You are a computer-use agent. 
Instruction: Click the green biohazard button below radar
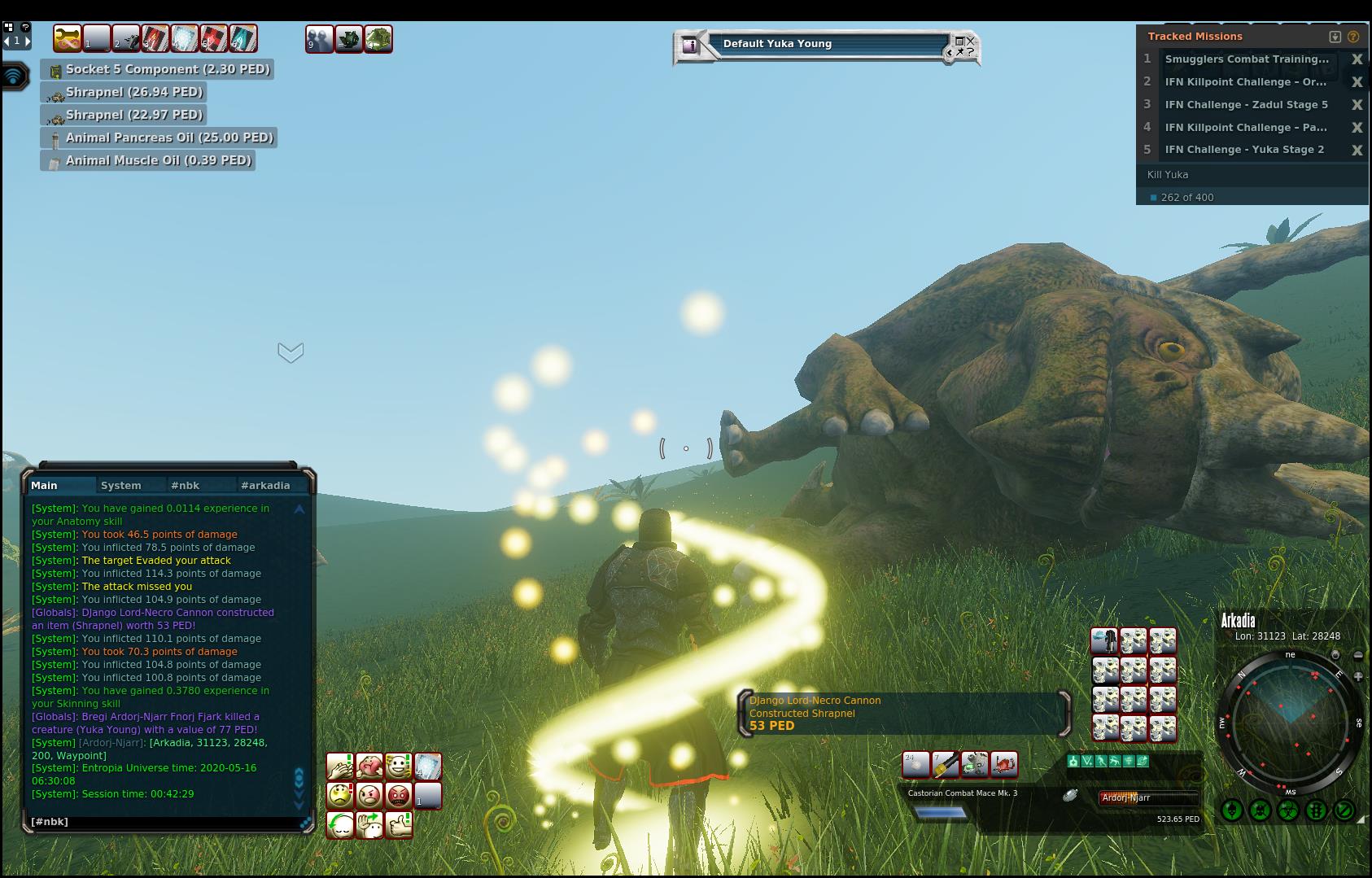(x=1287, y=810)
